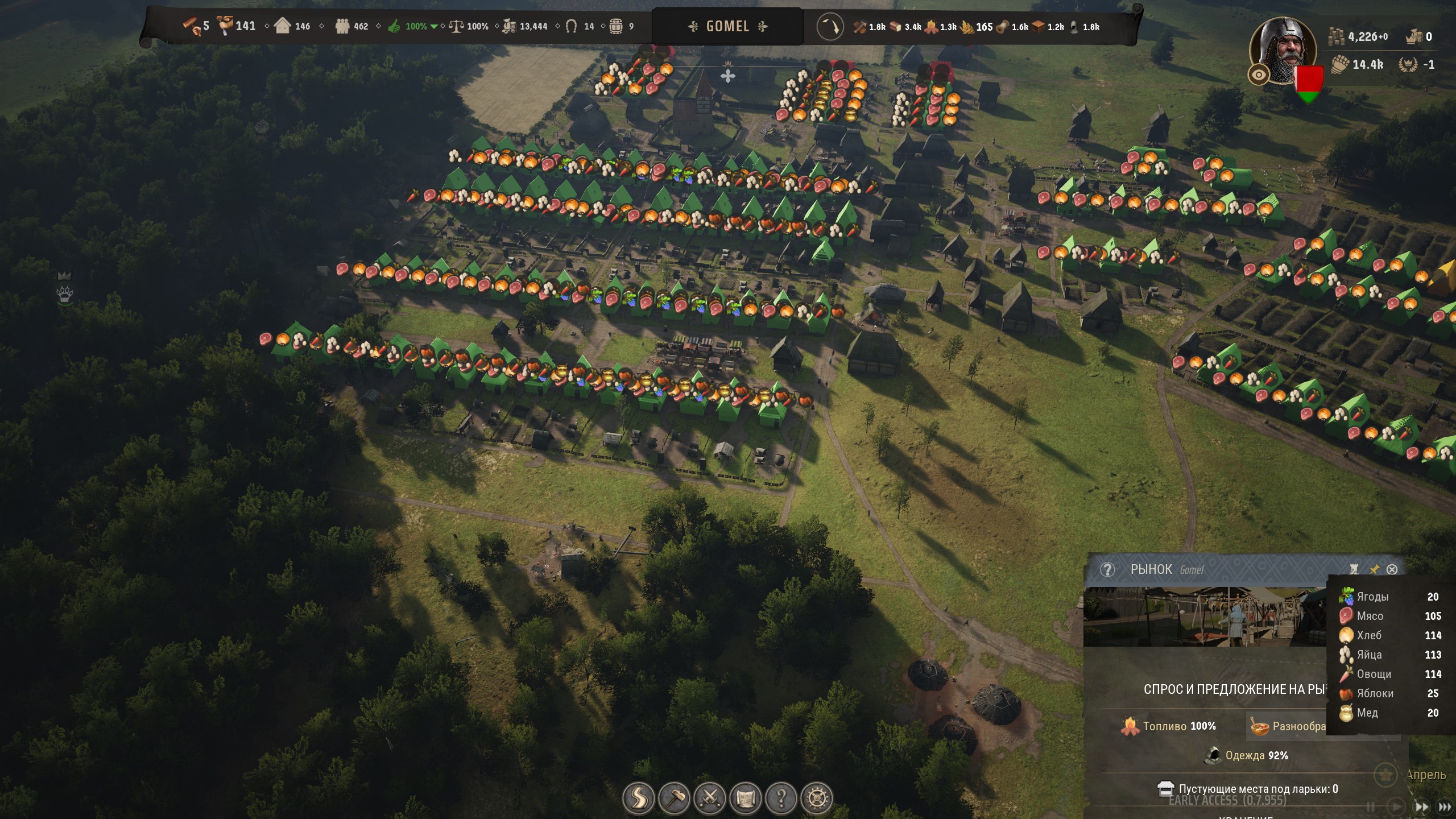This screenshot has width=1456, height=819.
Task: Select the Топливо 100% fuel indicator
Action: click(1169, 726)
